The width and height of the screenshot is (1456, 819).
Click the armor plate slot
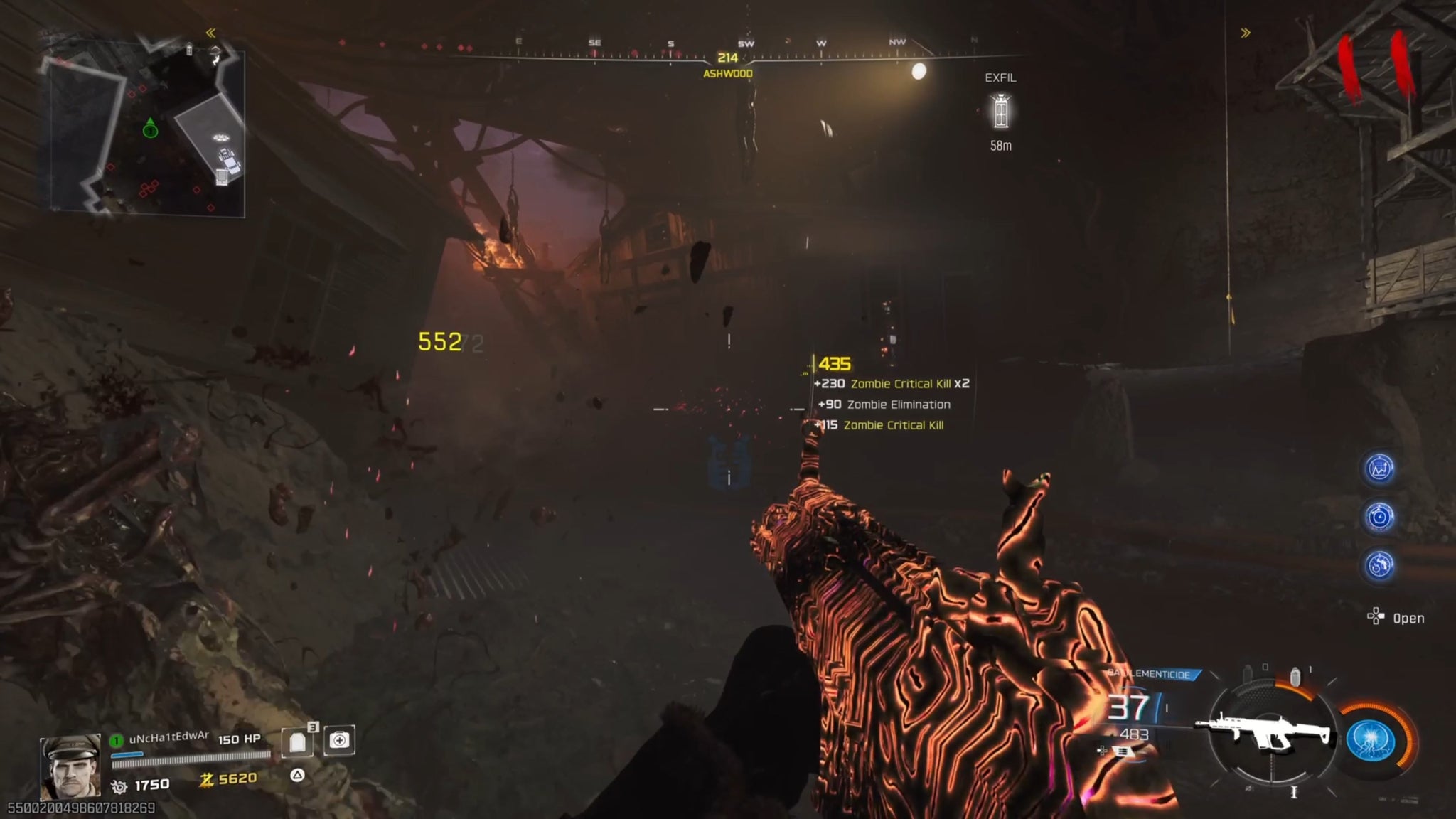tap(298, 742)
